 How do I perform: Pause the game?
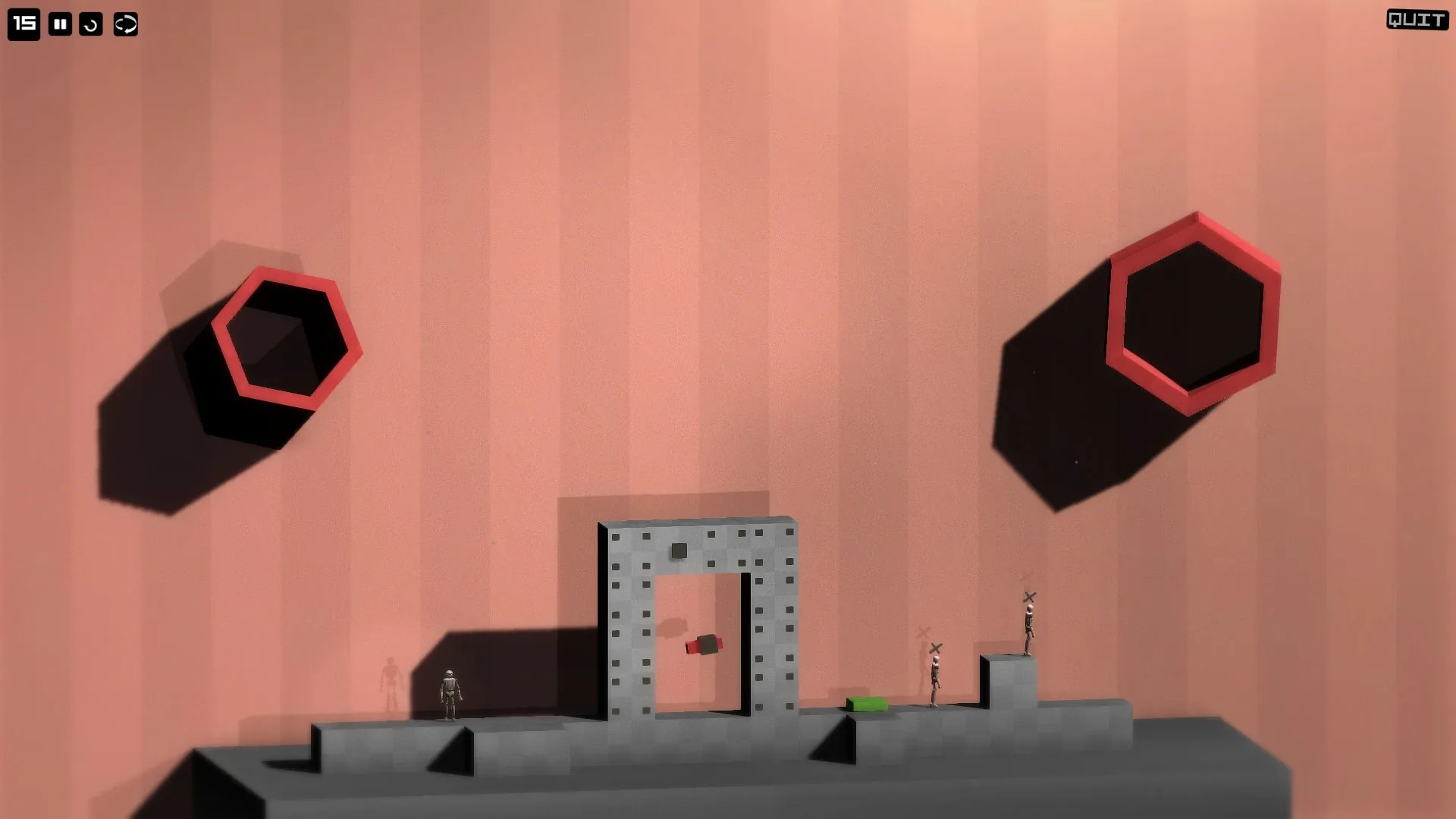(59, 24)
